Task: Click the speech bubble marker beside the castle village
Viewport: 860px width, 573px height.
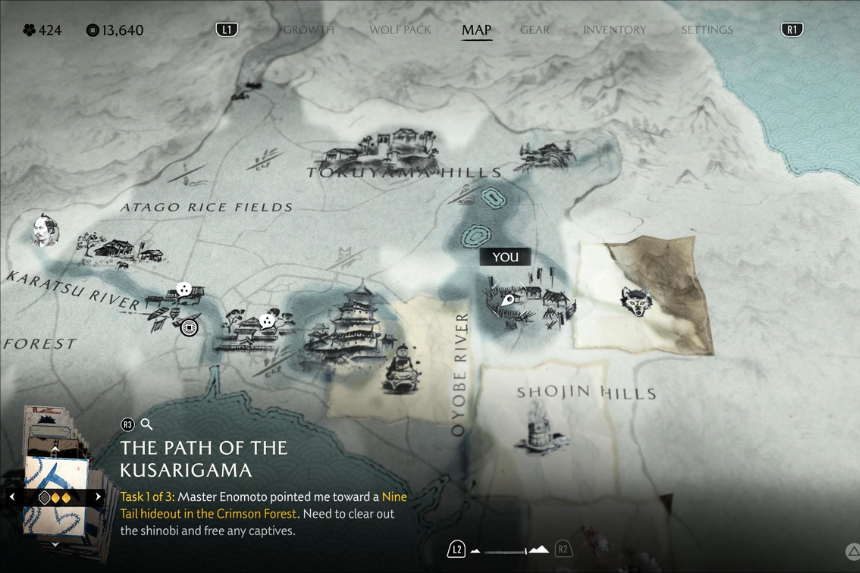Action: (267, 321)
